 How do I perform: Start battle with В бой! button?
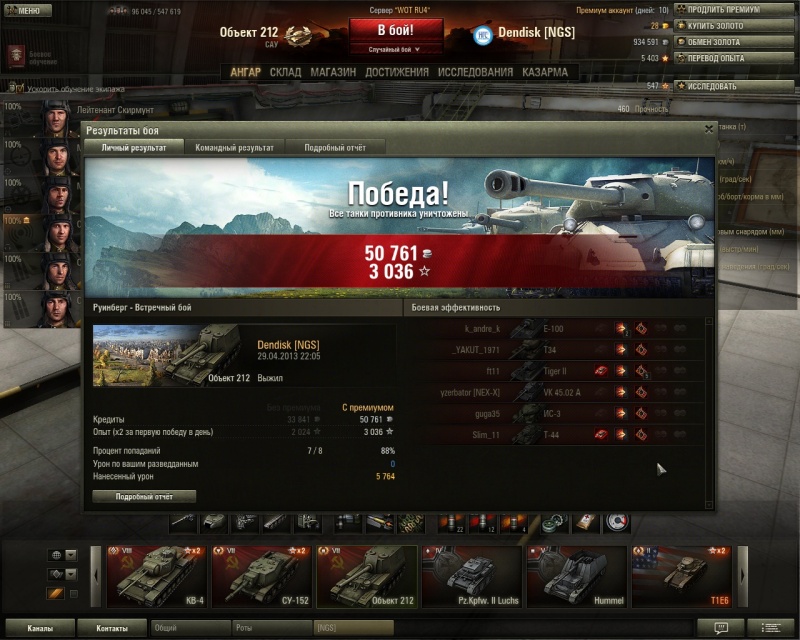pos(395,30)
